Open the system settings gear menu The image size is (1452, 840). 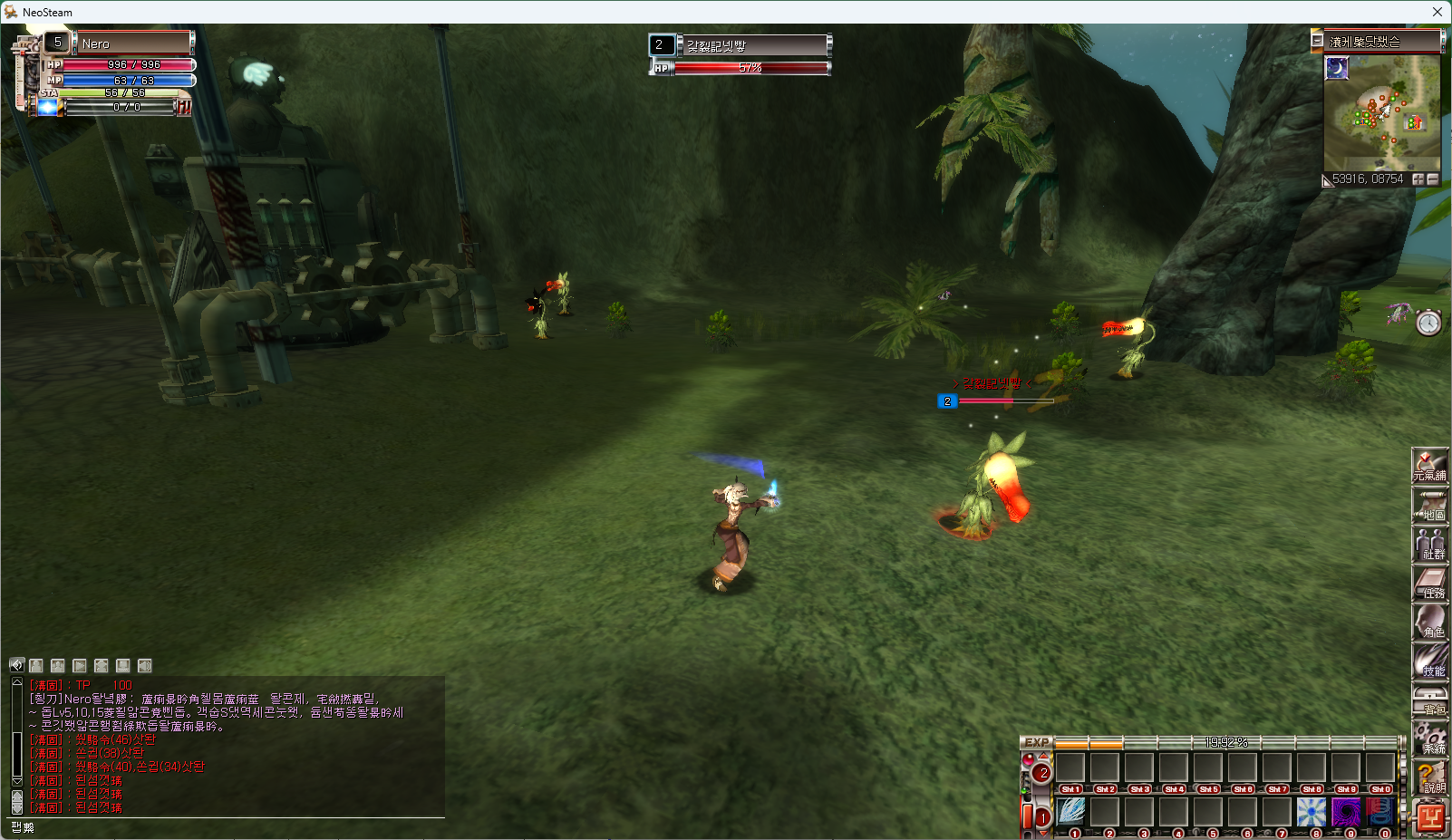tap(1430, 739)
